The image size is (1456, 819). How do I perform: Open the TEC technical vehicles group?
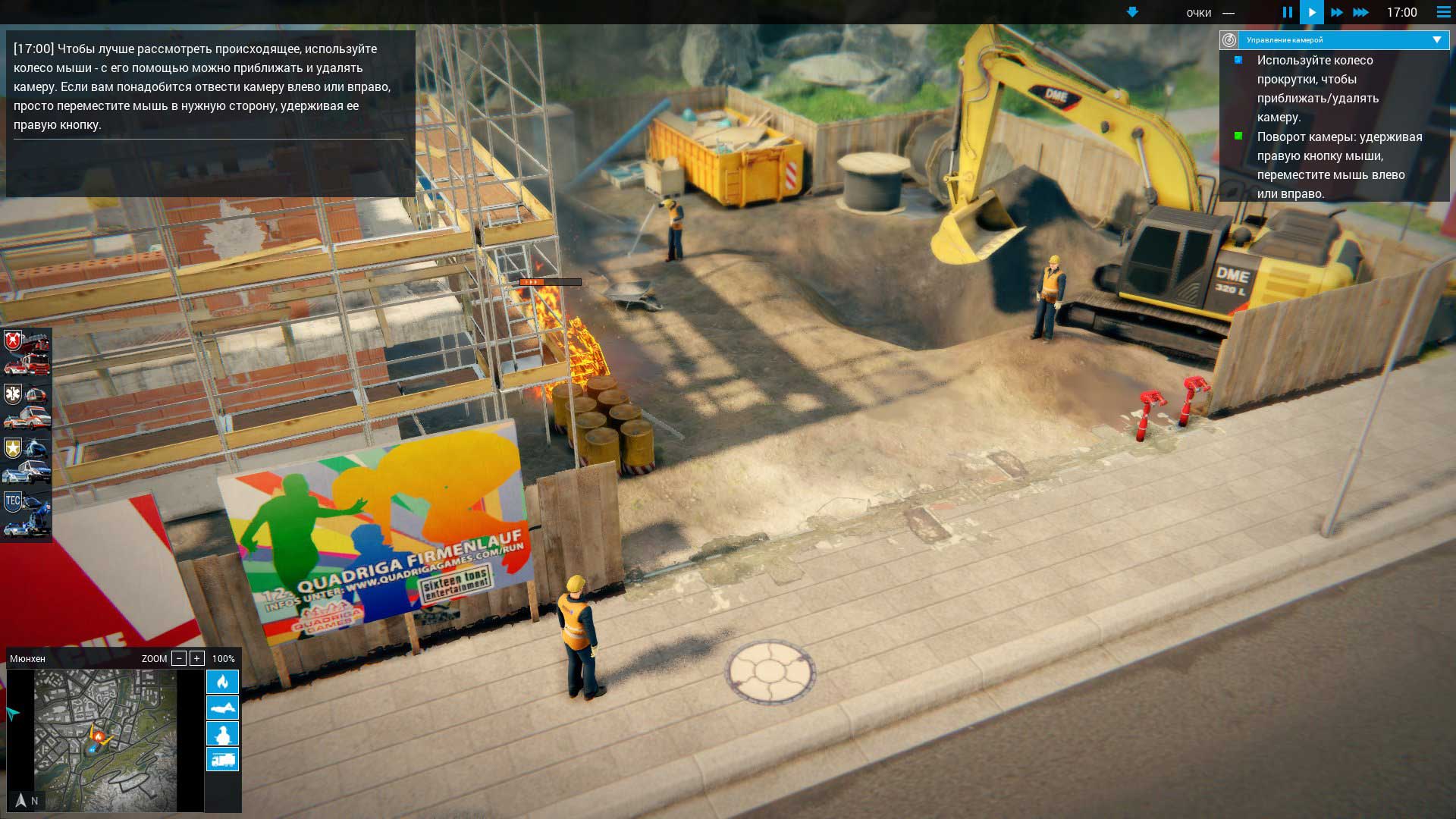click(27, 514)
